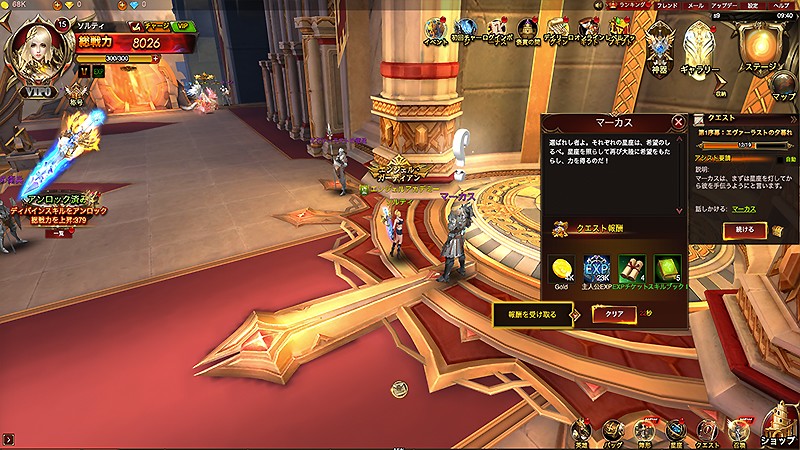Open the クエスト menu icon in bottom bar
Viewport: 800px width, 450px height.
(707, 429)
